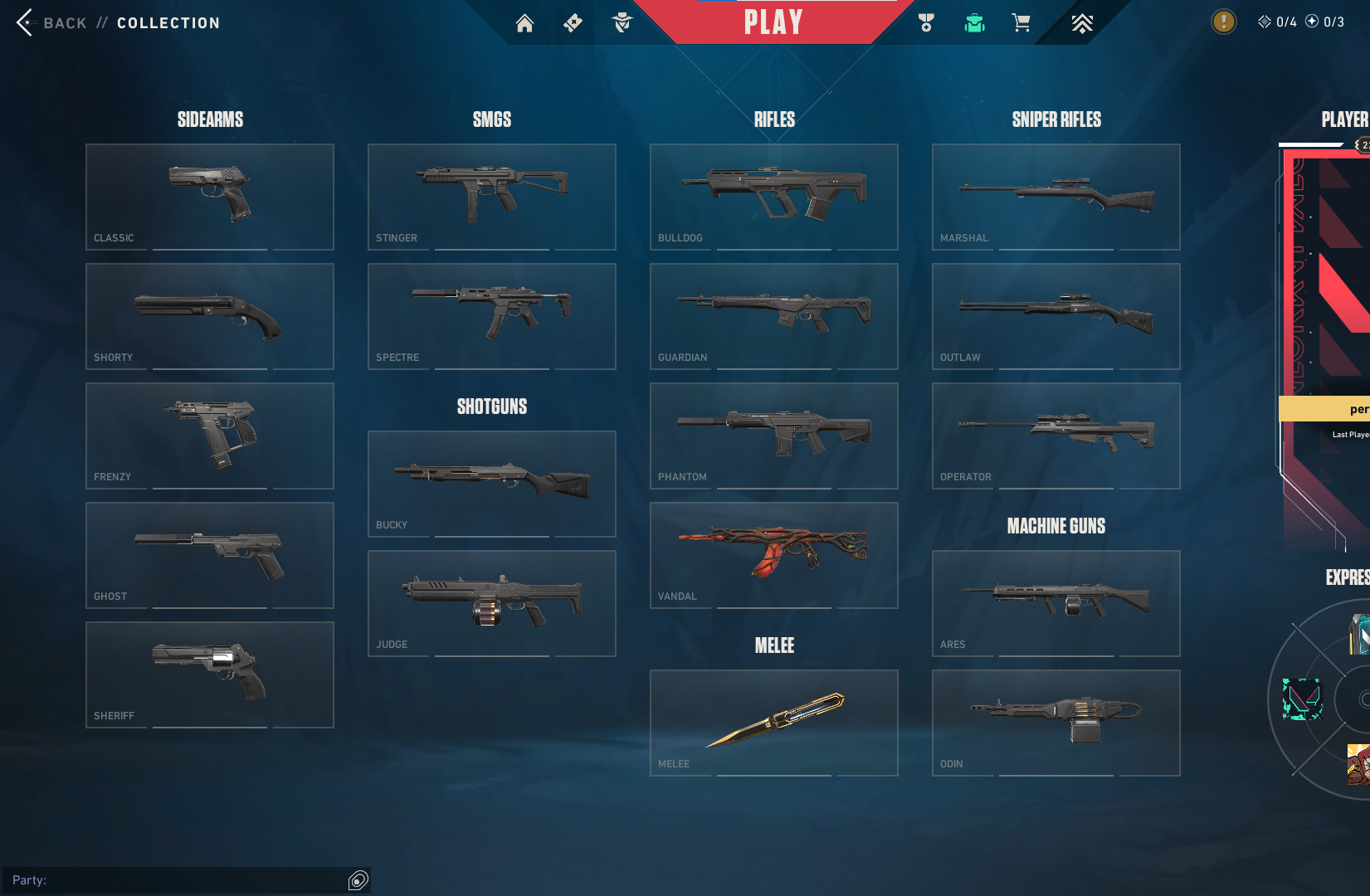Pick the Sheriff revolver tile

(x=210, y=674)
